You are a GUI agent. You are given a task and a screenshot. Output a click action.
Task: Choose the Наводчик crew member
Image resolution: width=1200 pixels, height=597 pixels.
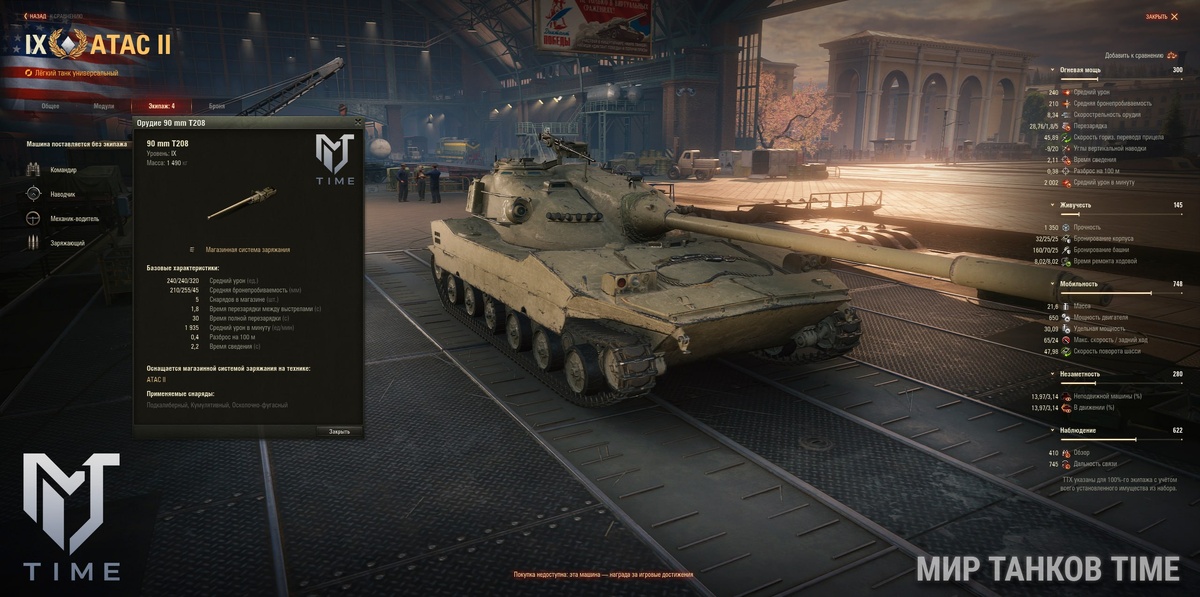(x=58, y=194)
